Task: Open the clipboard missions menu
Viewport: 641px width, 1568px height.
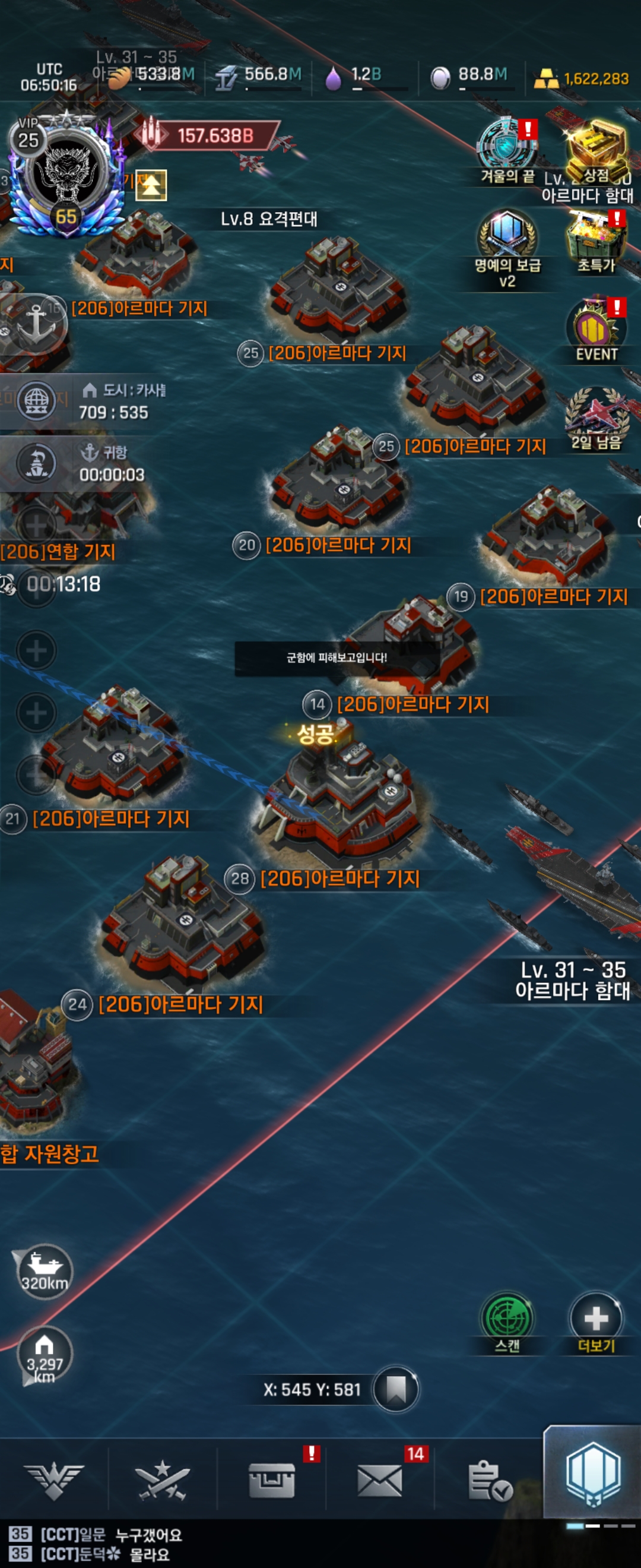Action: coord(489,1480)
